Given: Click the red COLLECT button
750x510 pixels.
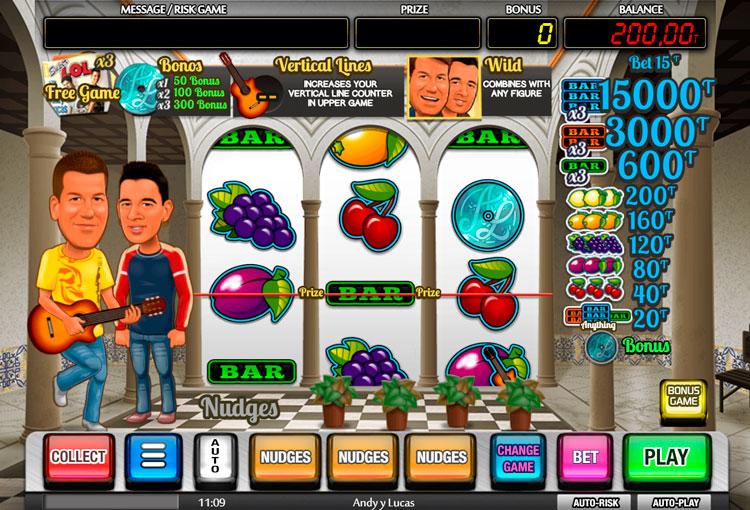Looking at the screenshot, I should coord(78,457).
